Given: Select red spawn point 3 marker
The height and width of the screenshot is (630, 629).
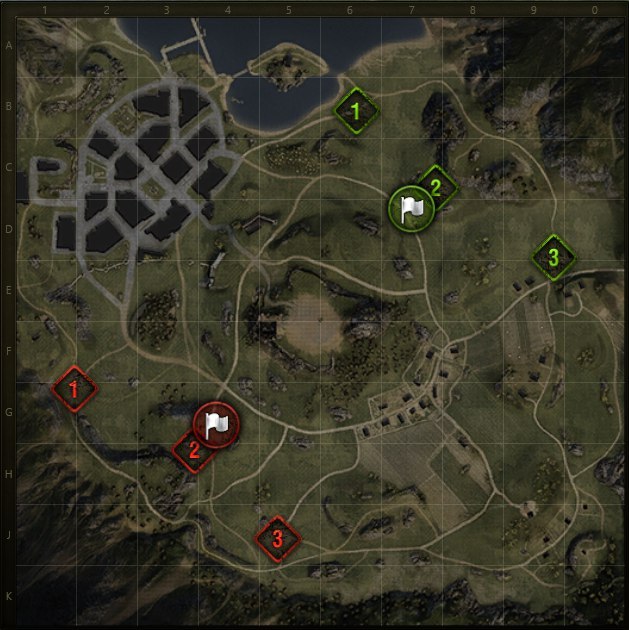Looking at the screenshot, I should [x=277, y=539].
